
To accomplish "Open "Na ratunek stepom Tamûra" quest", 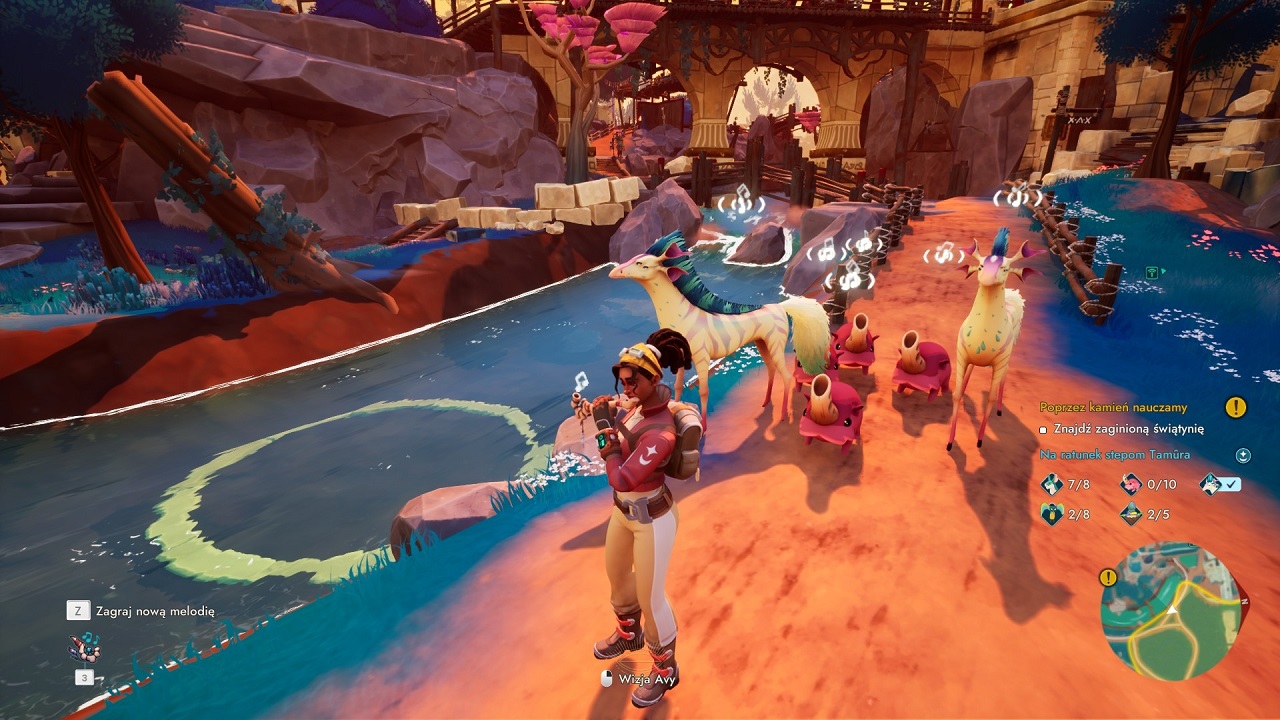I will pos(1114,455).
